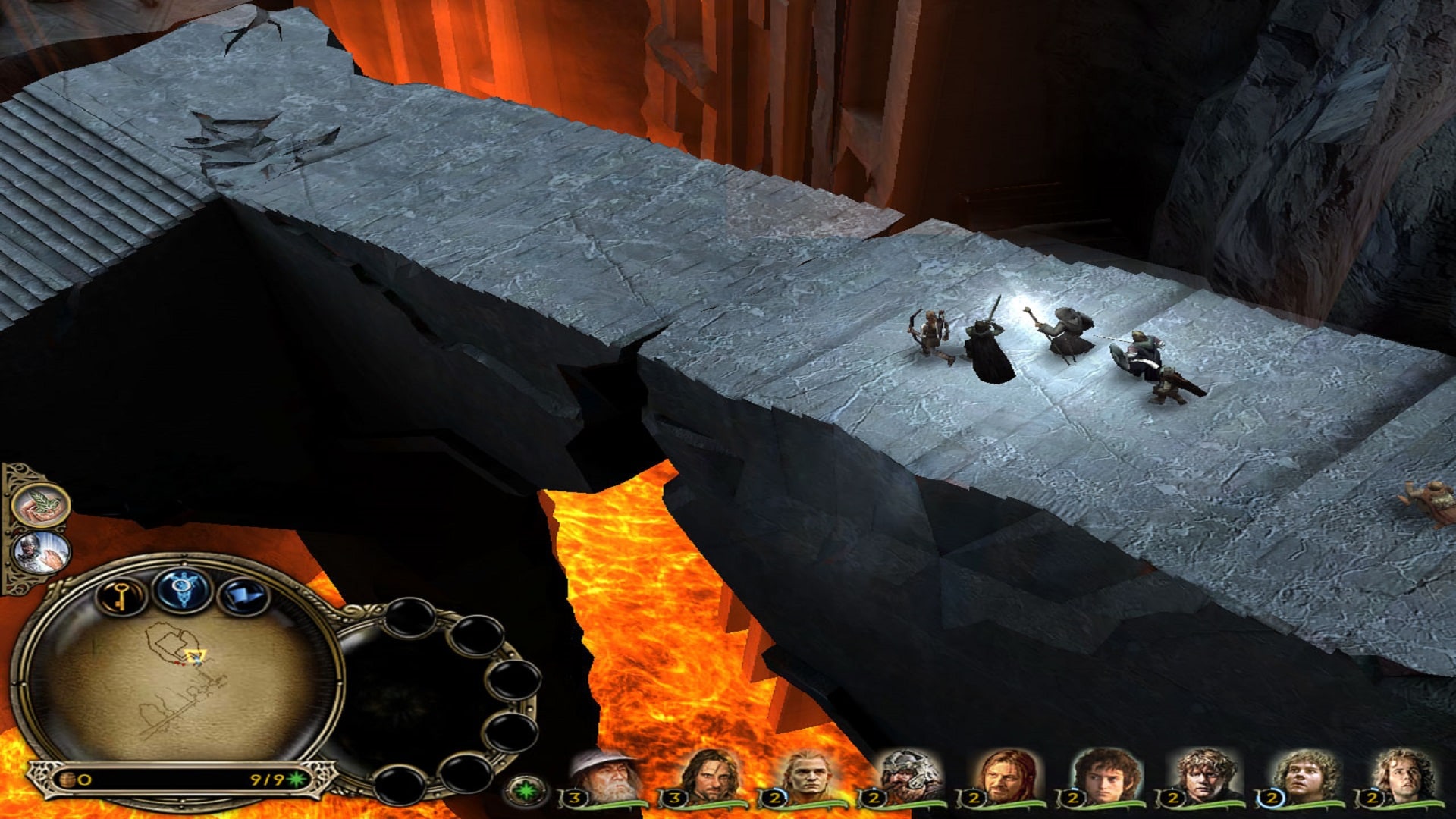The image size is (1456, 819).
Task: Click the blue winged emblem button
Action: click(x=182, y=588)
